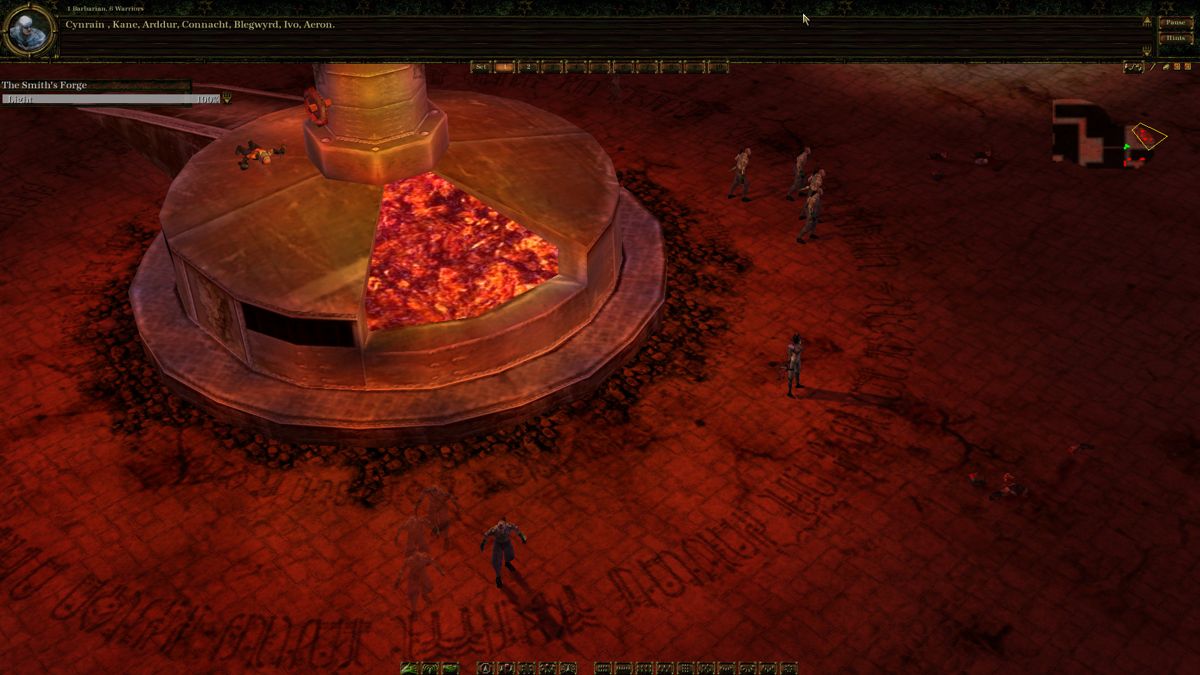Select unit group 2
Image resolution: width=1200 pixels, height=675 pixels.
[x=528, y=67]
